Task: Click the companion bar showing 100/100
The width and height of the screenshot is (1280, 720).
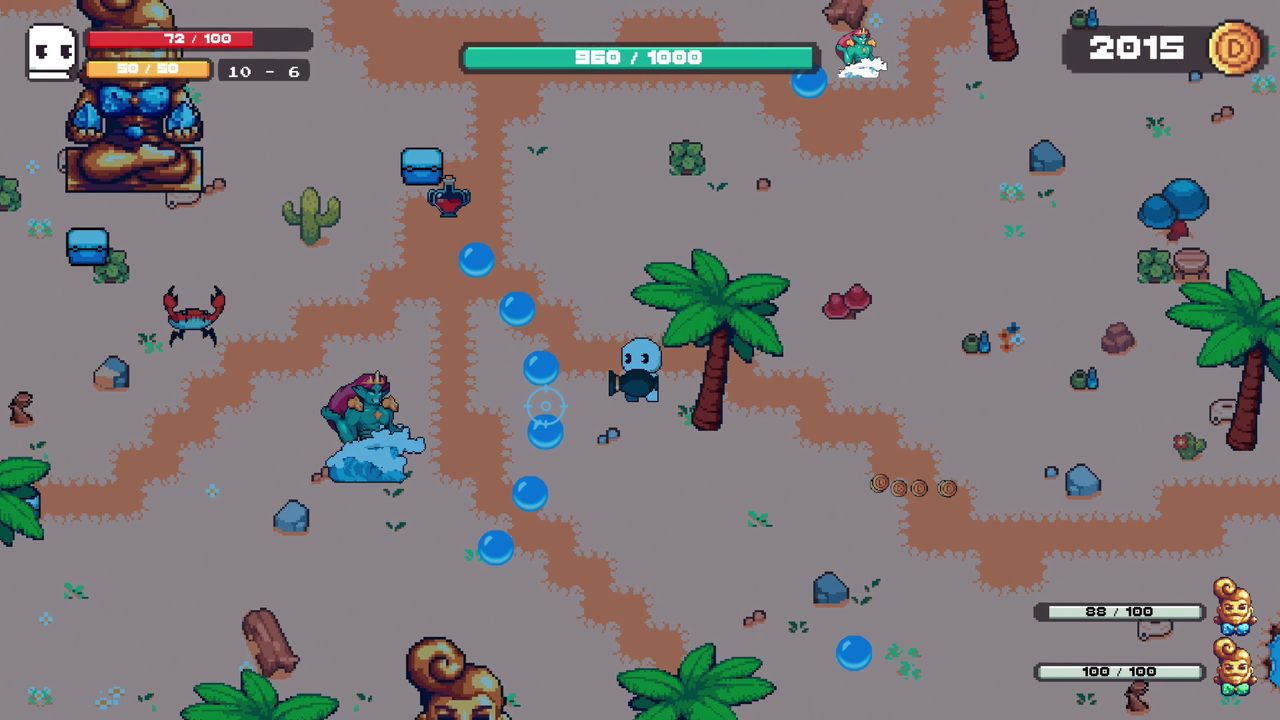Action: click(1120, 671)
